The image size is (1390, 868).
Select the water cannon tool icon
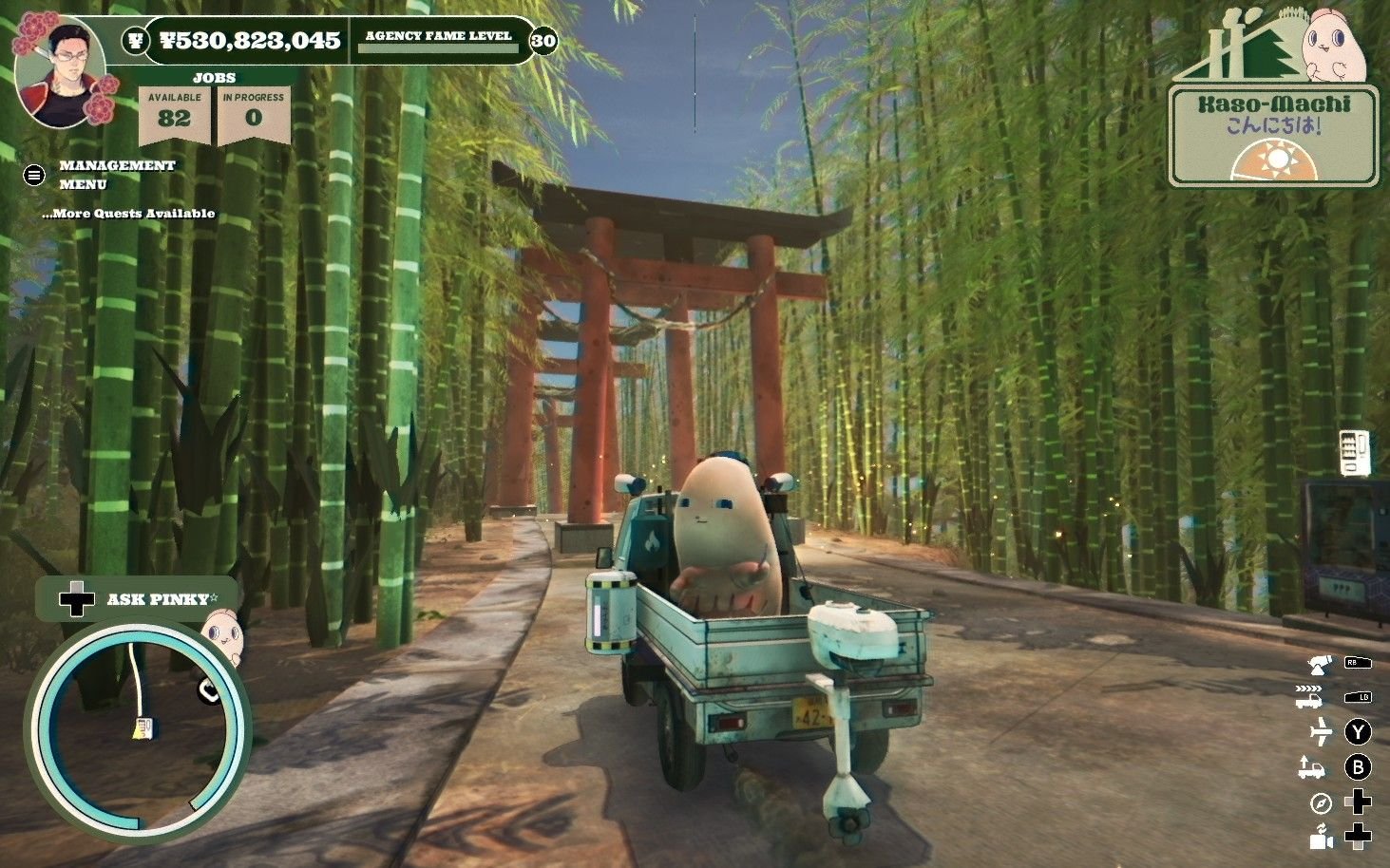tap(1319, 666)
